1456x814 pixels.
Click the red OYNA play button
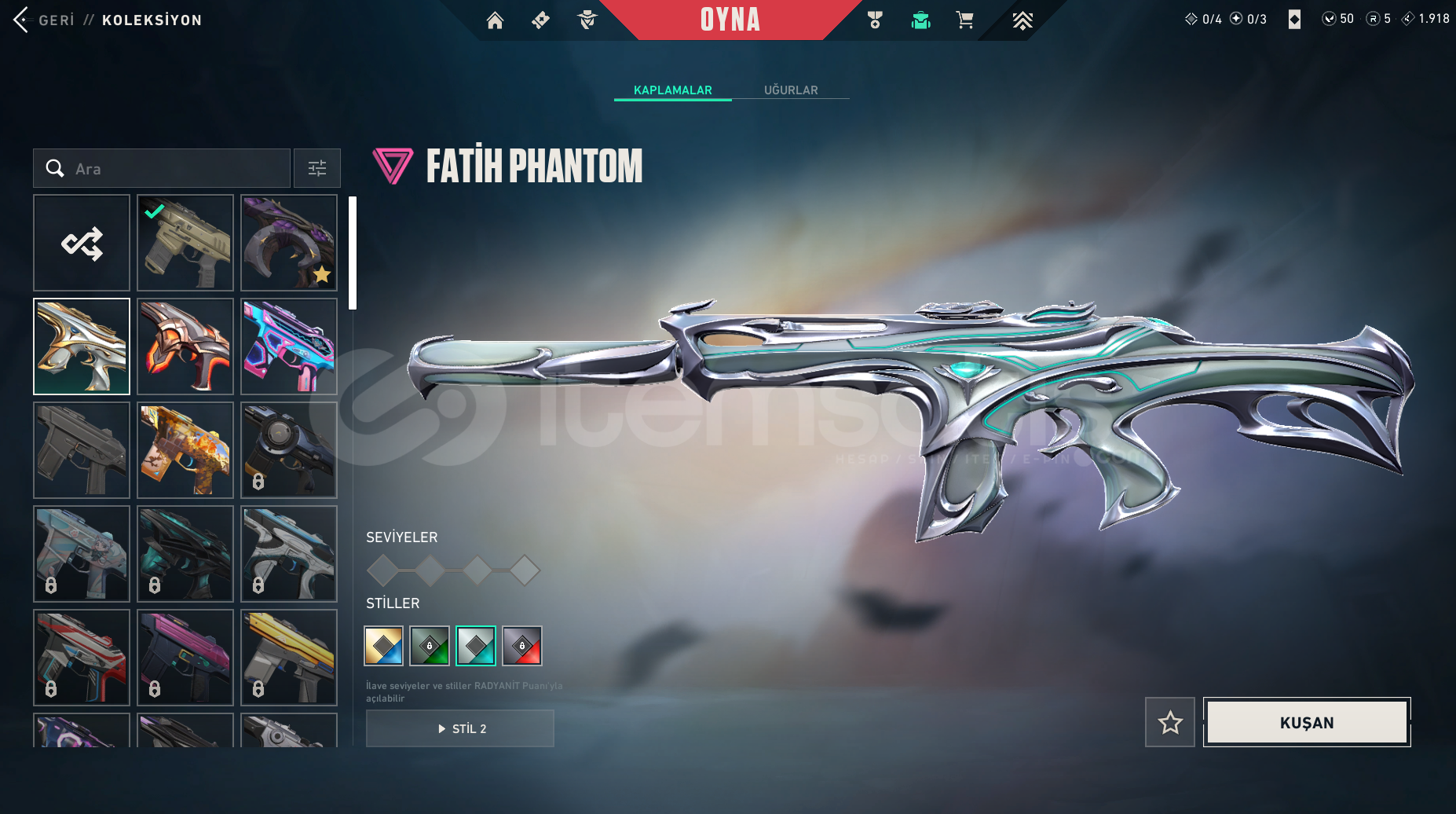(x=730, y=20)
